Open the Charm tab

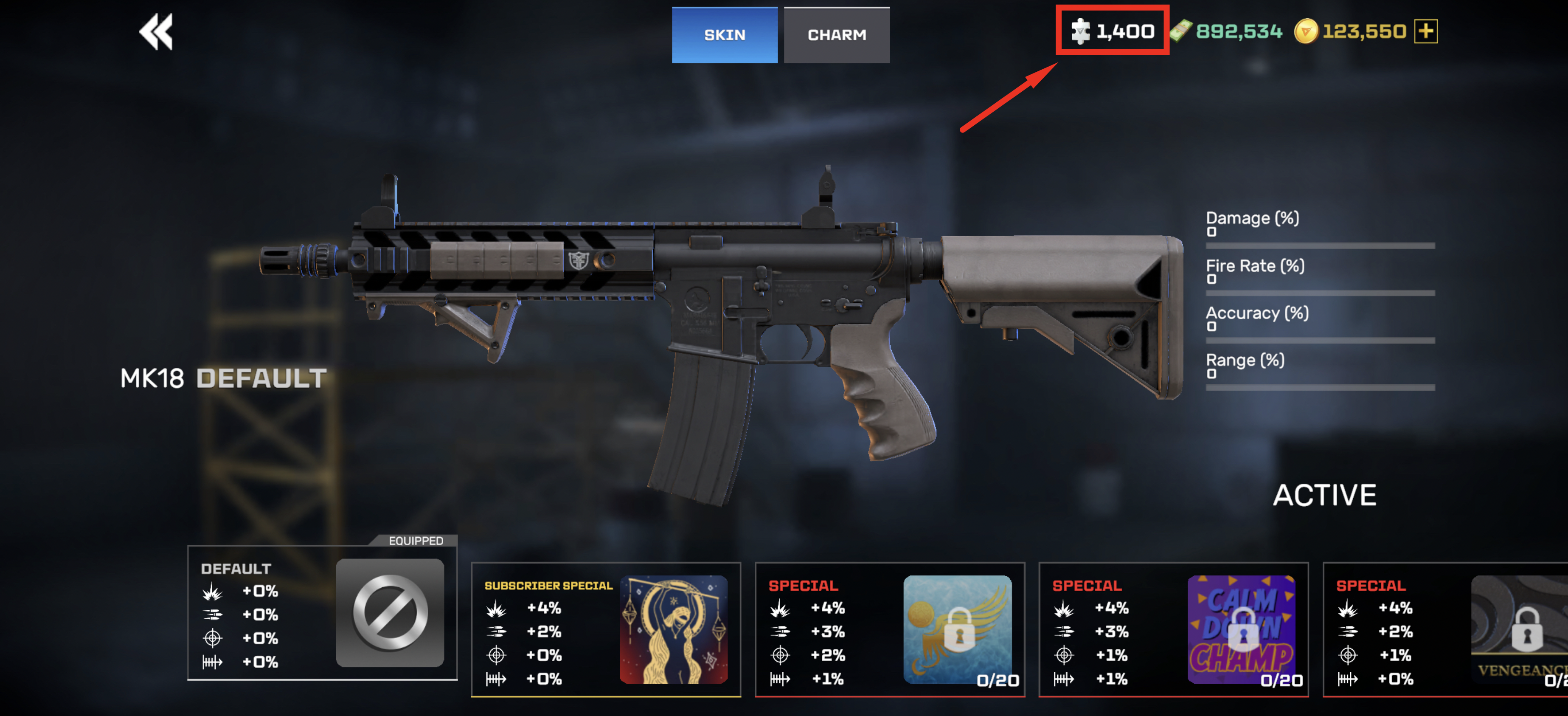click(836, 35)
